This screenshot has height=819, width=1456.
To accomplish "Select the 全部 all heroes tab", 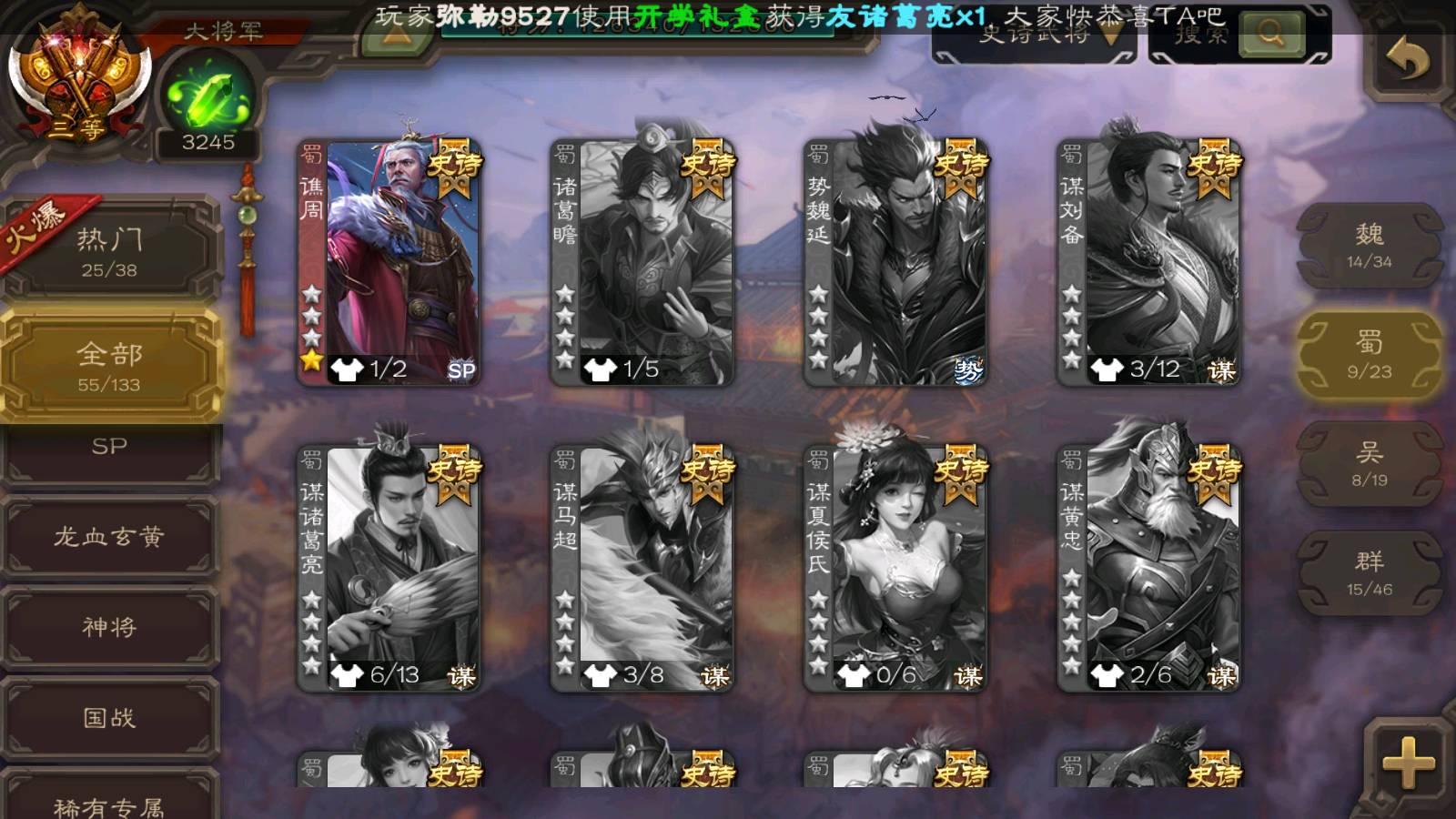I will (x=109, y=366).
